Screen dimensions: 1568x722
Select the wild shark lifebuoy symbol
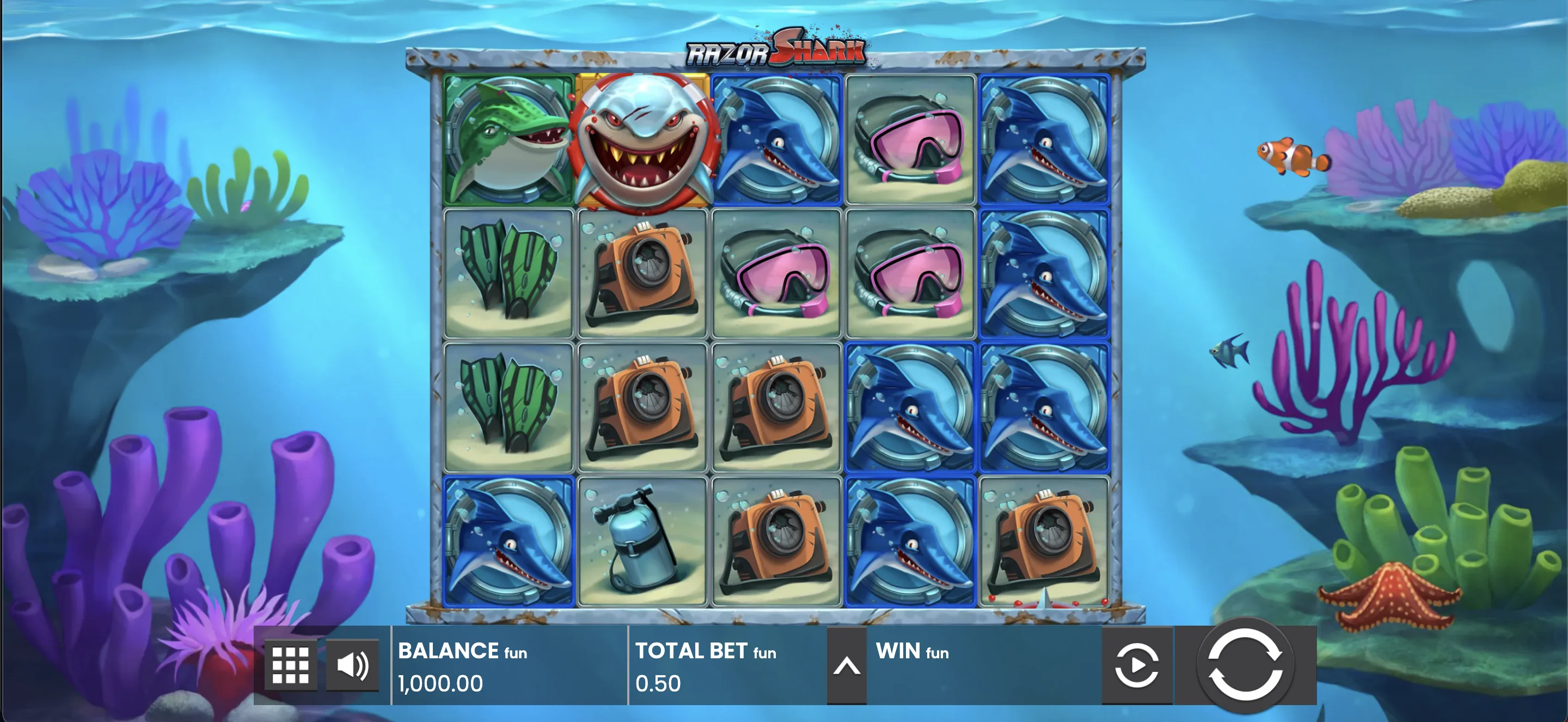tap(642, 140)
